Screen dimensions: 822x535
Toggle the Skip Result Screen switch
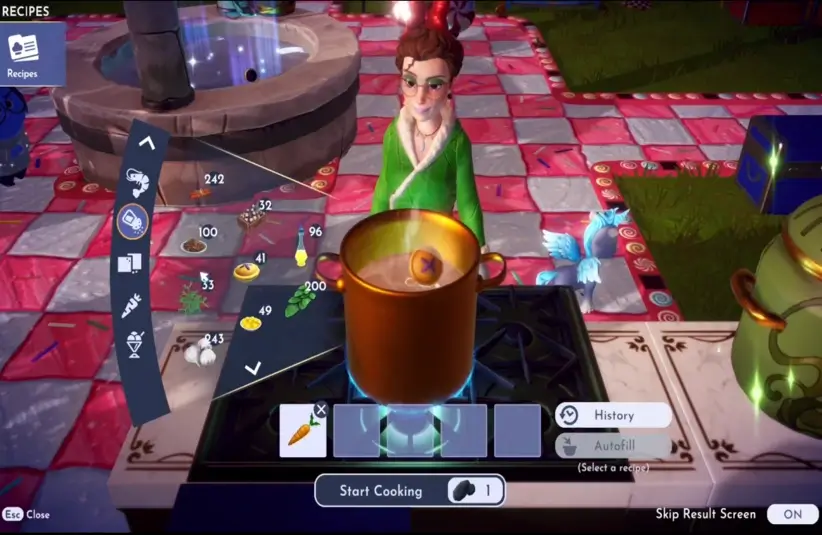coord(792,514)
